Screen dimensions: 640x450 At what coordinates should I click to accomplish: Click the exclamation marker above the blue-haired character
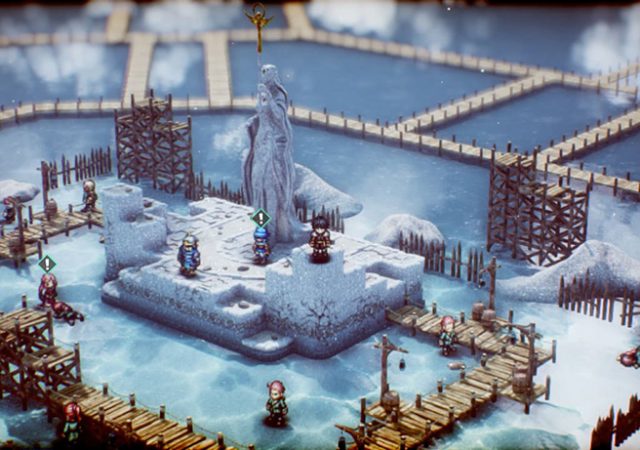pos(261,216)
